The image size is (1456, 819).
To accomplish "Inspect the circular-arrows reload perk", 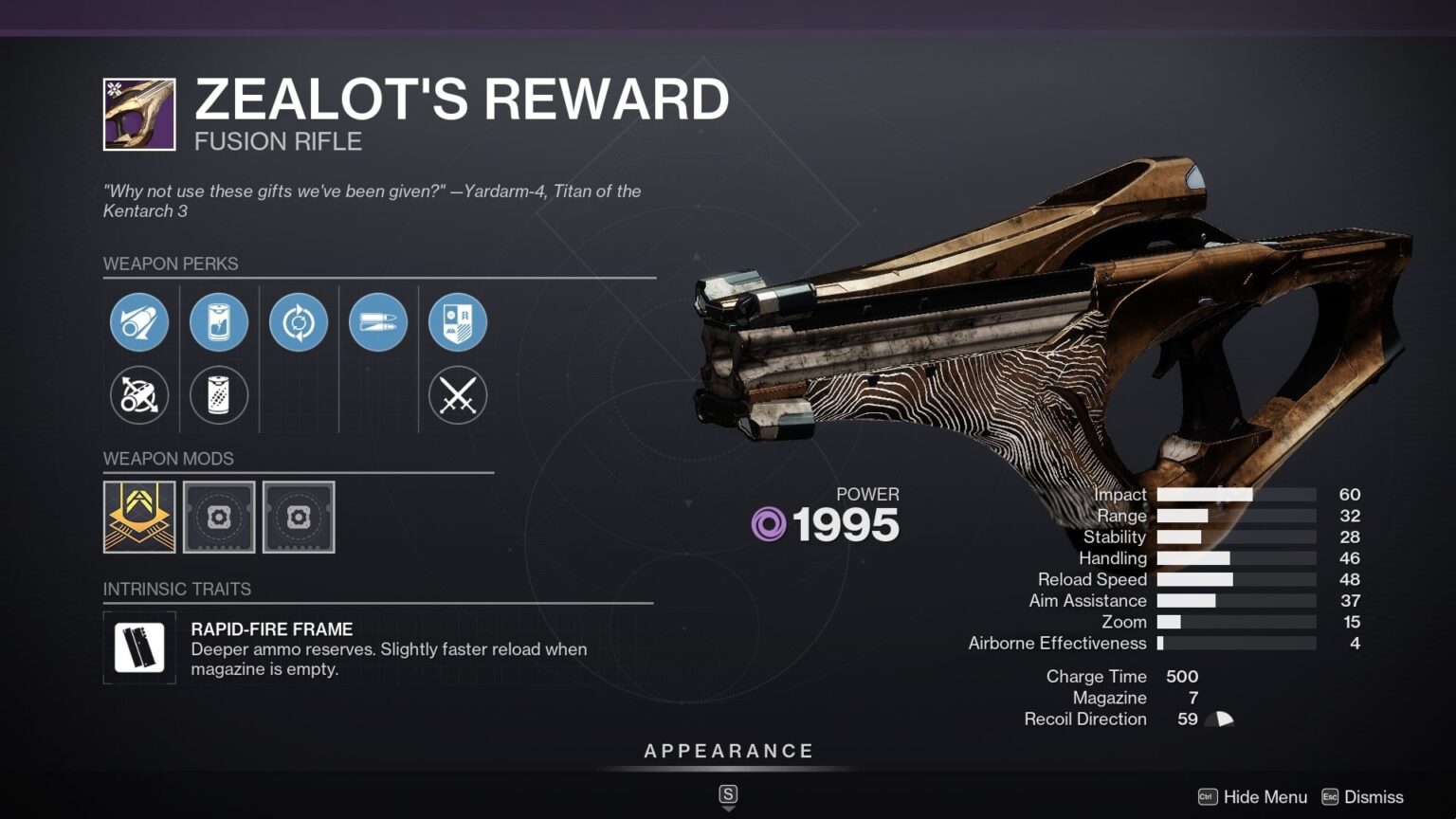I will [299, 322].
